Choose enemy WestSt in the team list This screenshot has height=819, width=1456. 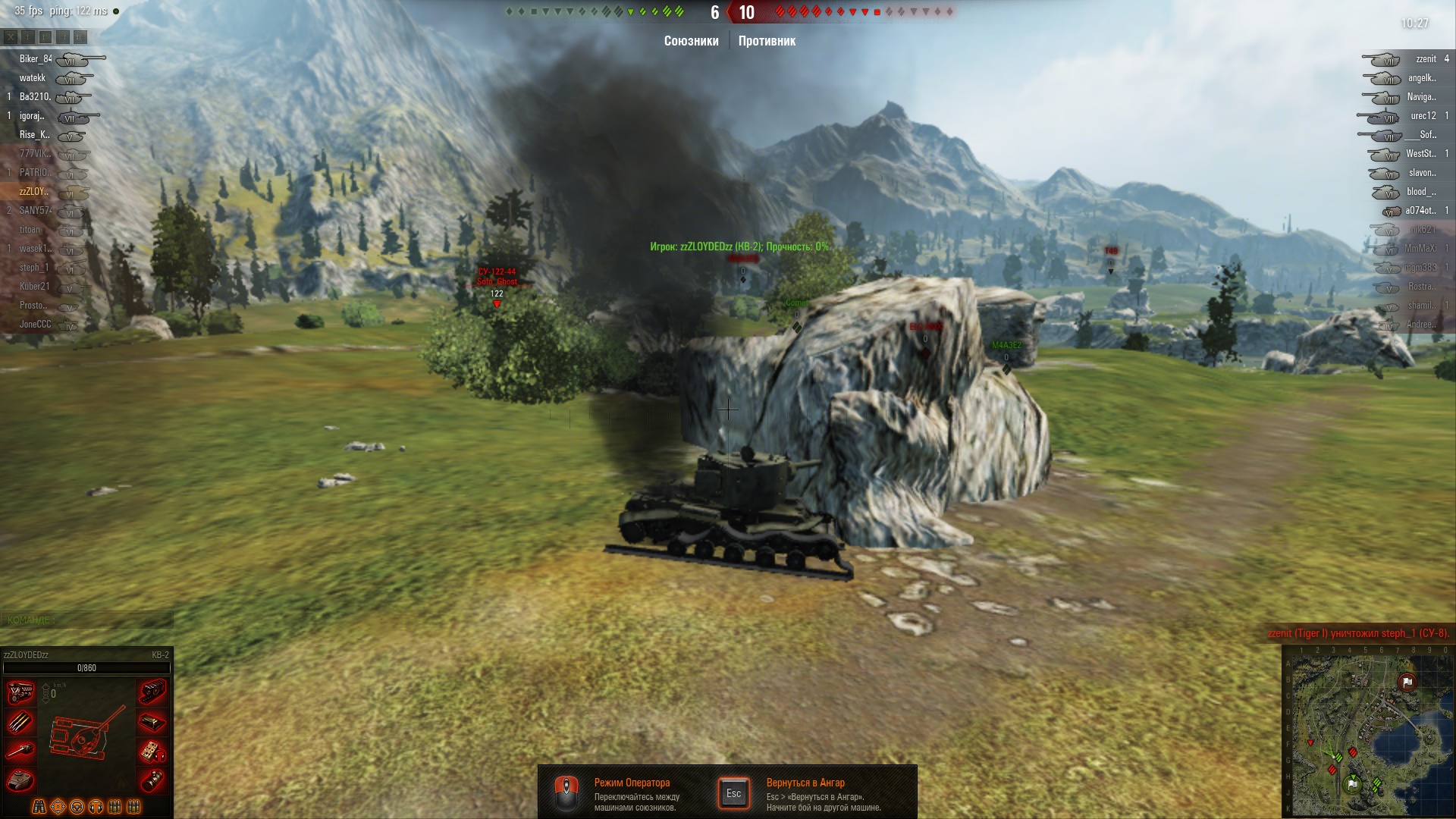[x=1420, y=154]
